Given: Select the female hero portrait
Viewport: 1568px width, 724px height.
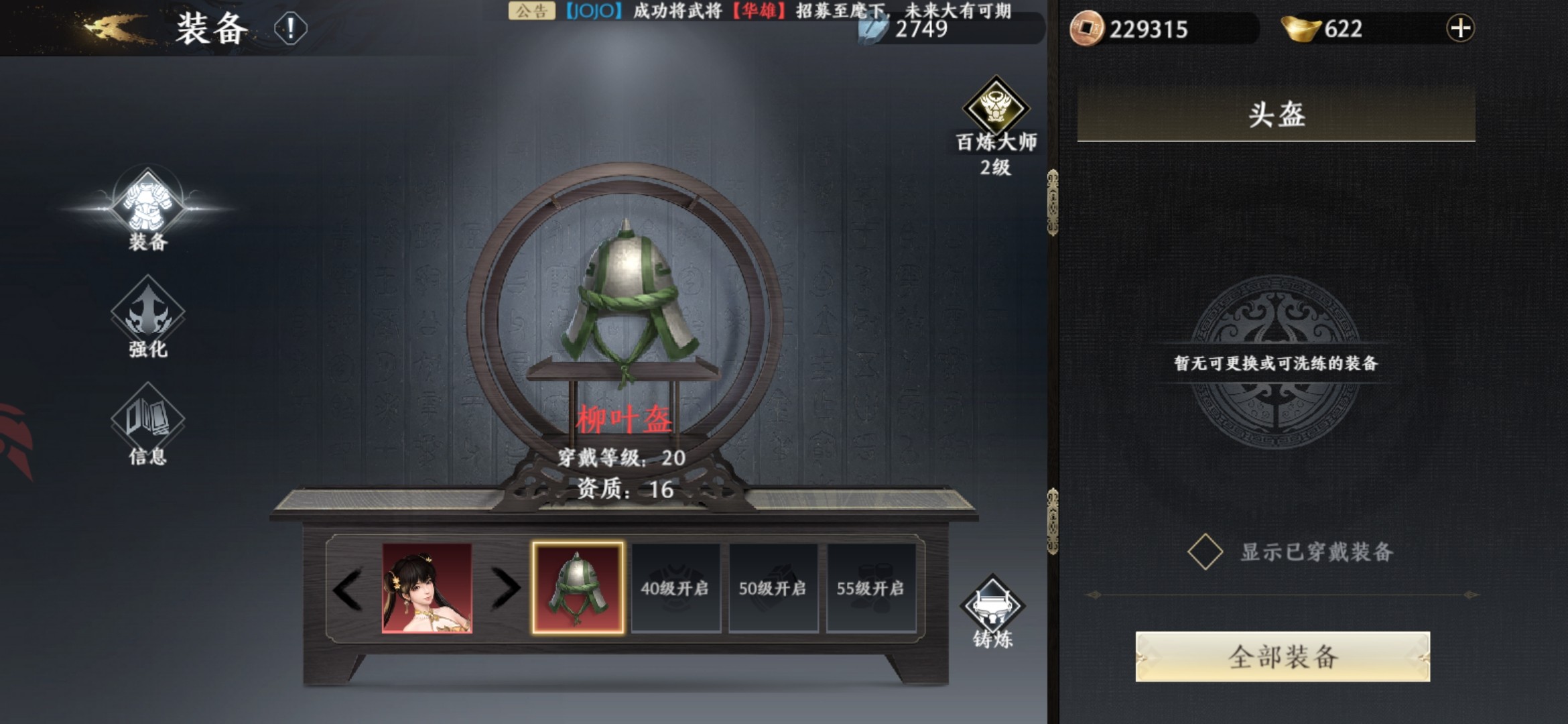Looking at the screenshot, I should tap(427, 588).
